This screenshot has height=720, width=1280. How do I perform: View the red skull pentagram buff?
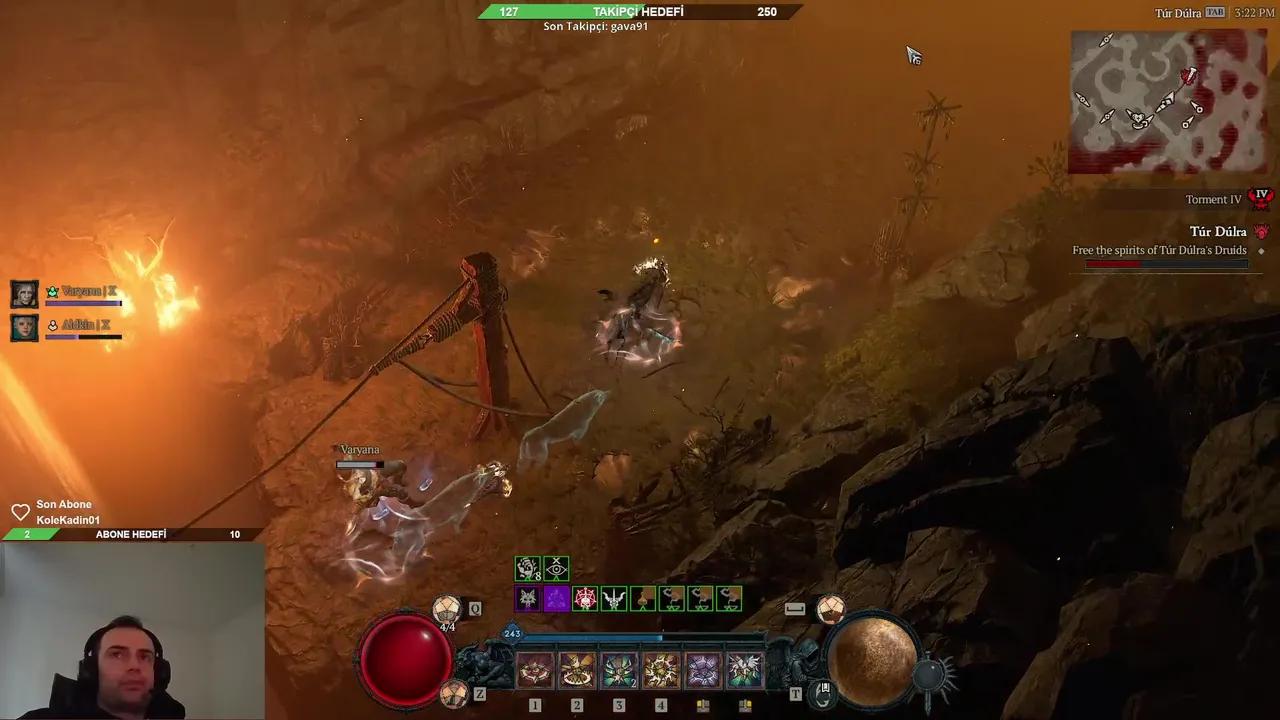click(x=585, y=599)
